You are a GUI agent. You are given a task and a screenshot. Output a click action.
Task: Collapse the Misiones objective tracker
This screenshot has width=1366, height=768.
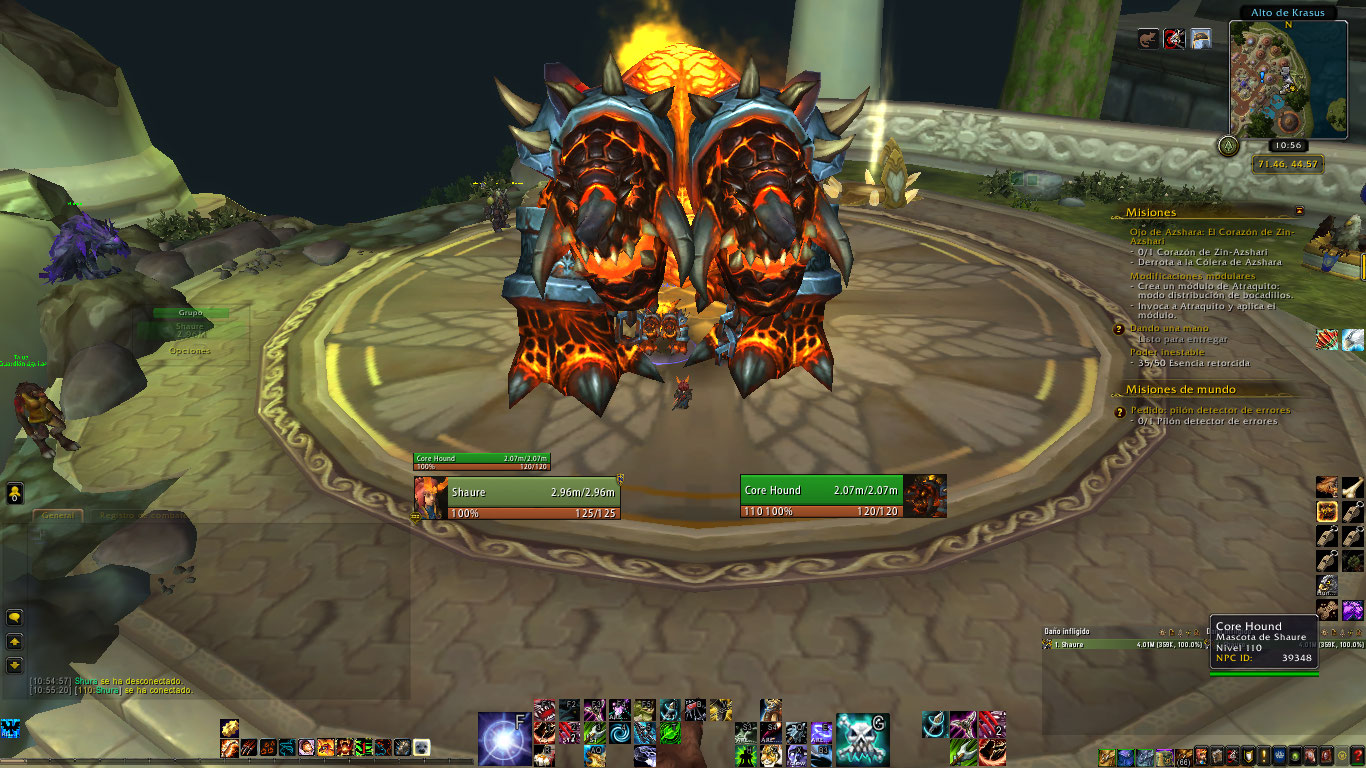(1299, 212)
